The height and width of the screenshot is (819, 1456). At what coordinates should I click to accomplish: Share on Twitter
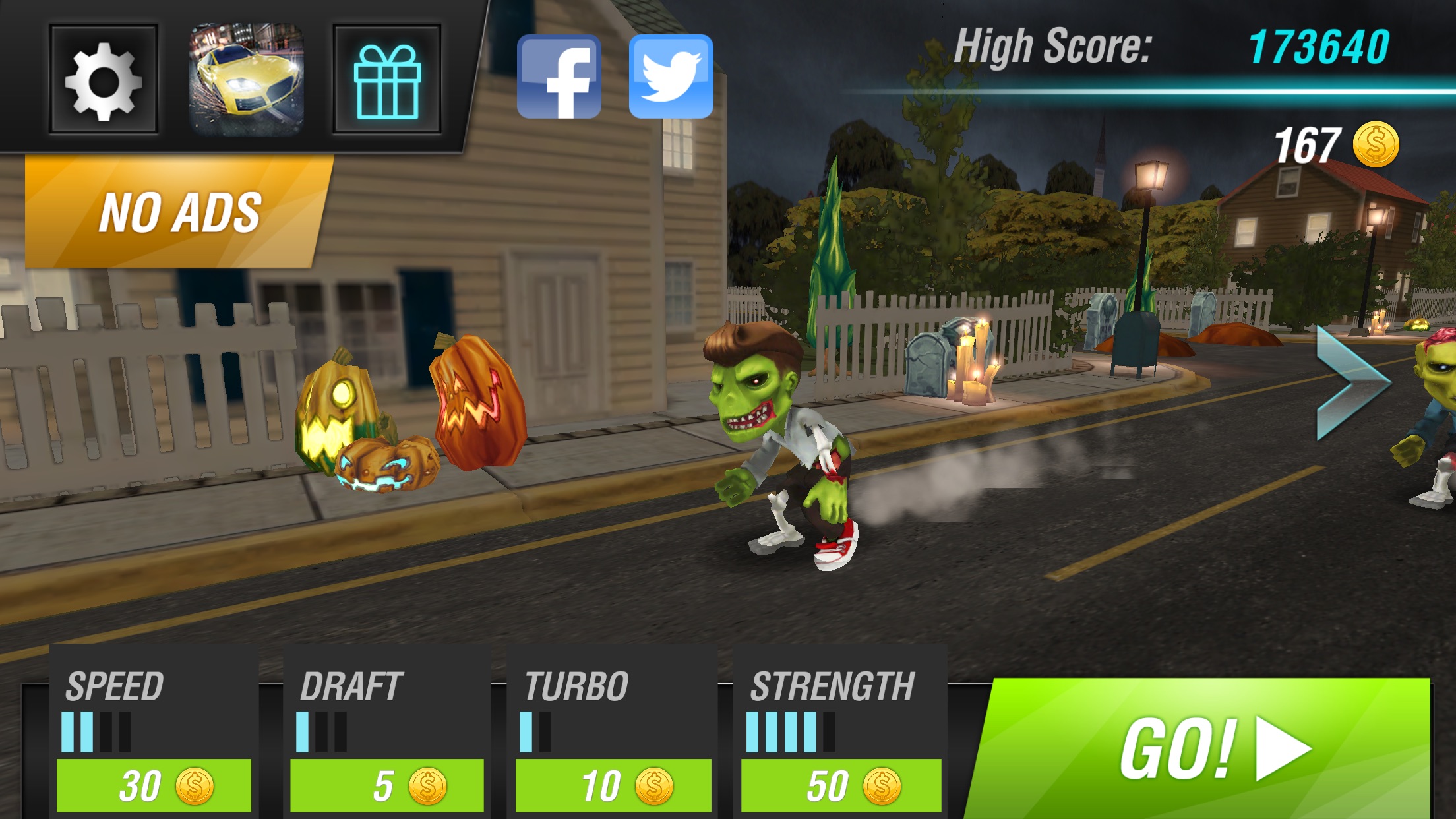(x=671, y=76)
